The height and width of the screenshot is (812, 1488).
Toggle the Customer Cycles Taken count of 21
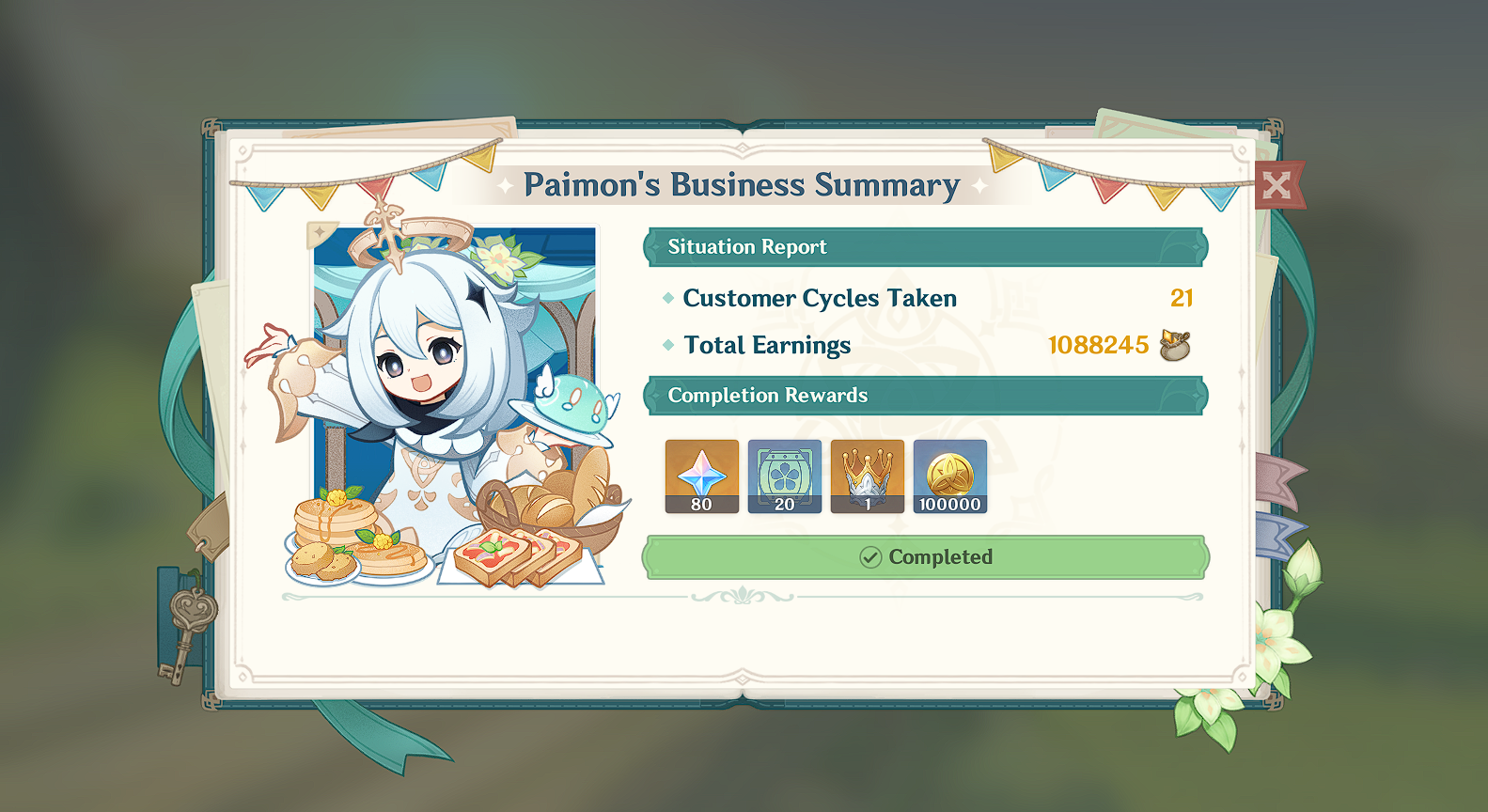(x=1182, y=299)
